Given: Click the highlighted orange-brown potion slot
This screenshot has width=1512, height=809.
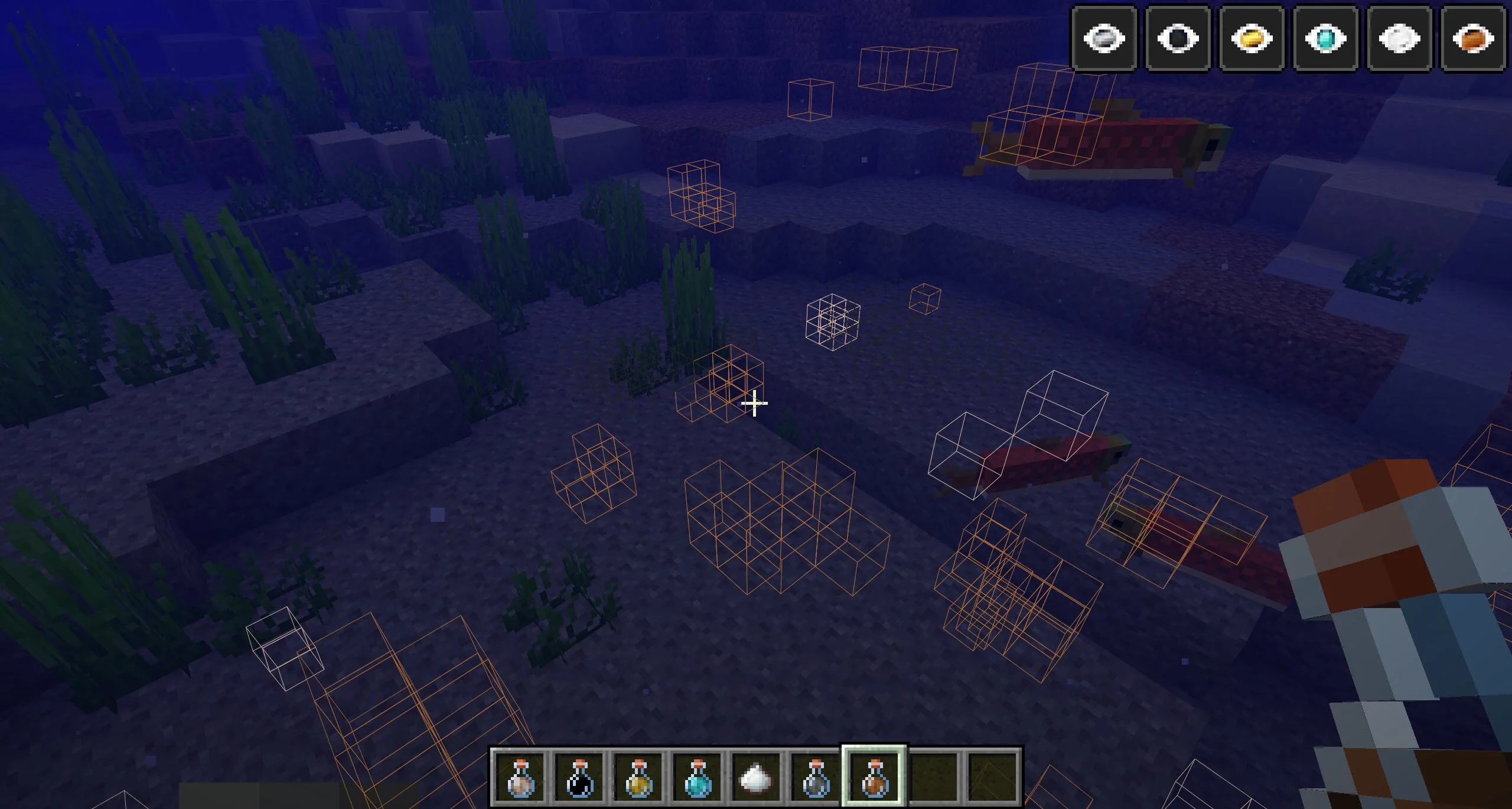Looking at the screenshot, I should coord(874,778).
